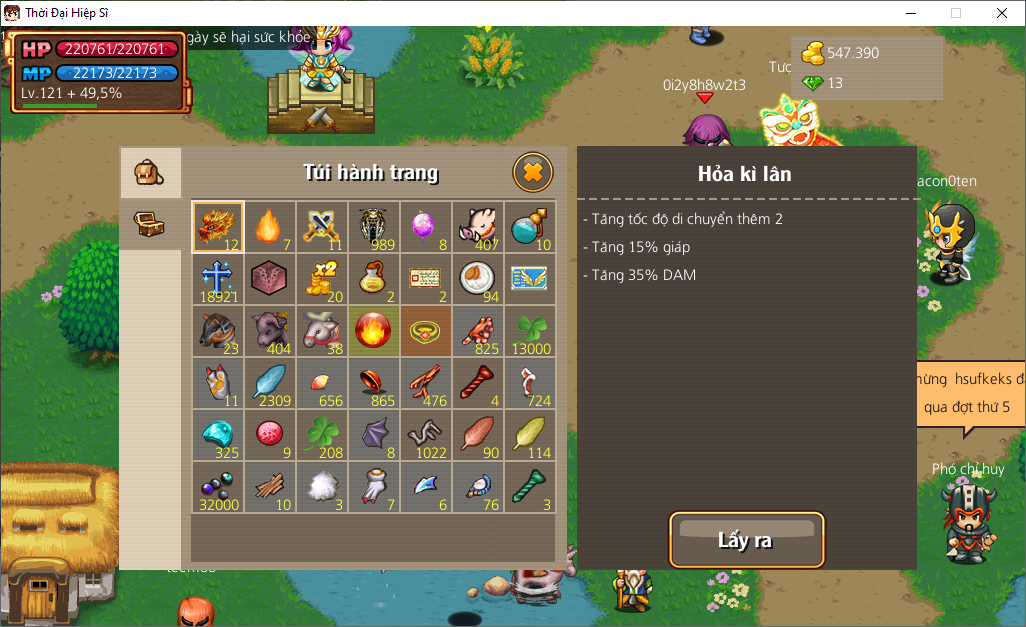
Task: Select the Hỏa kì lân dragon item
Action: 218,227
